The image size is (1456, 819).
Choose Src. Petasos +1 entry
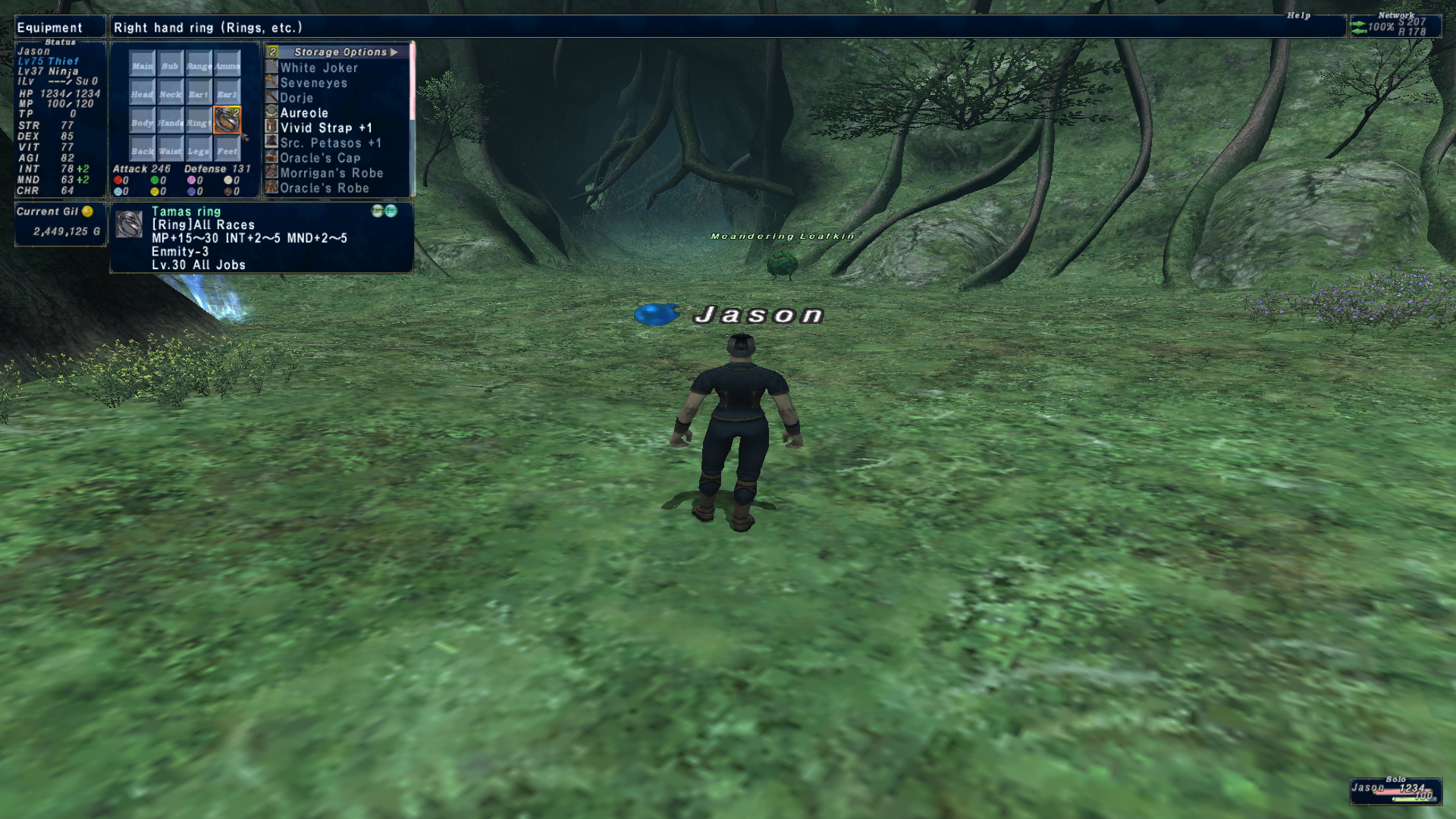pos(331,143)
